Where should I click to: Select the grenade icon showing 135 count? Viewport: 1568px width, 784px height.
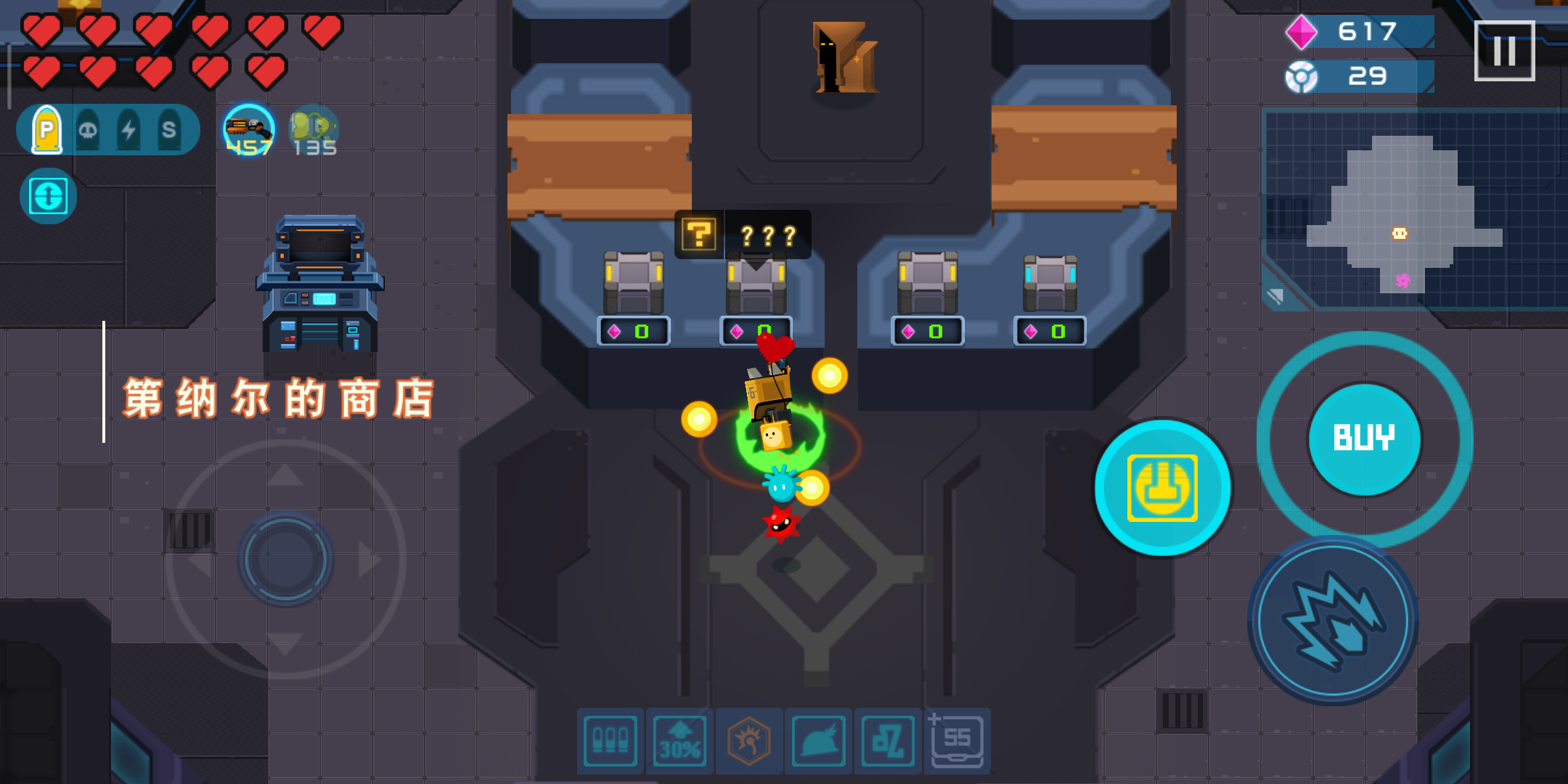click(x=313, y=131)
